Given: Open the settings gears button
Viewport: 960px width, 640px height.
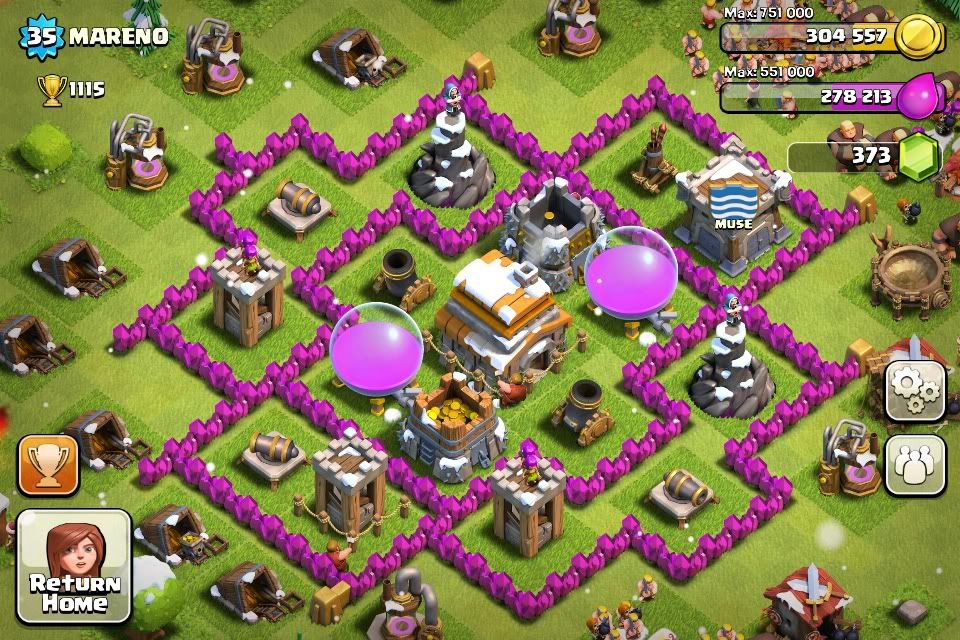Looking at the screenshot, I should click(x=915, y=390).
